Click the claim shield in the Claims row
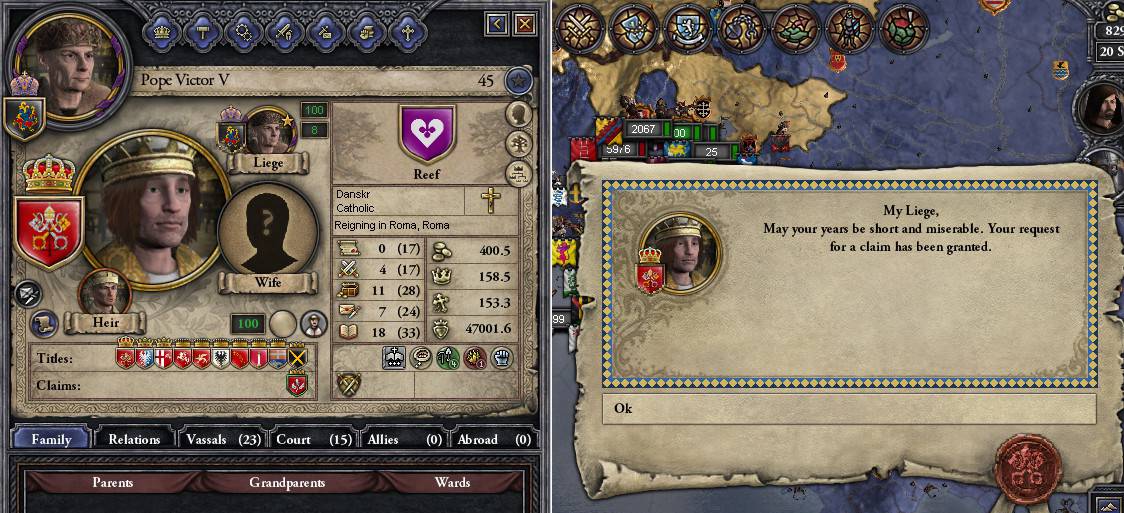 click(x=296, y=385)
